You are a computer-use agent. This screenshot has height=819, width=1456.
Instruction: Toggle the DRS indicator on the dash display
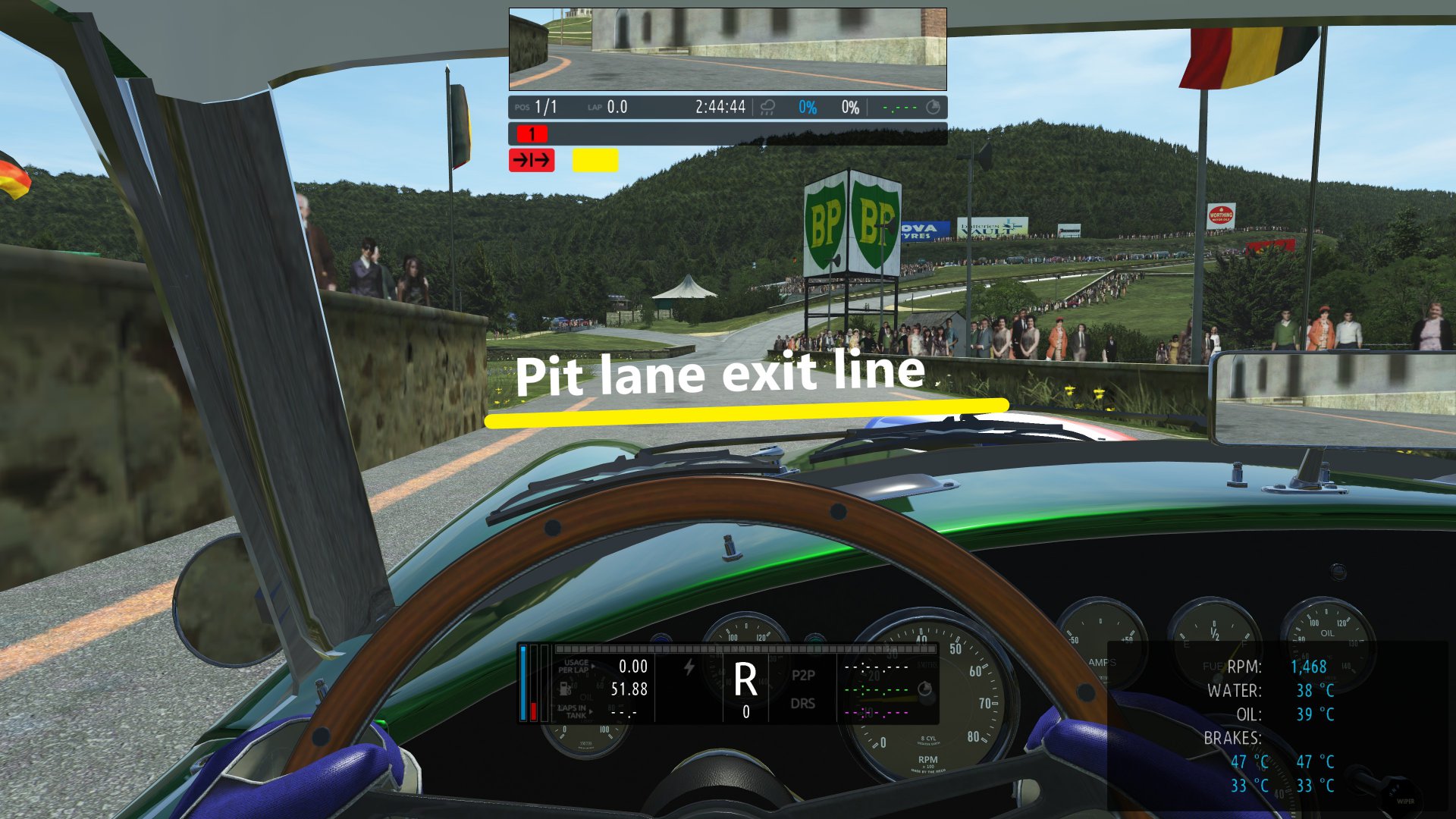(805, 704)
